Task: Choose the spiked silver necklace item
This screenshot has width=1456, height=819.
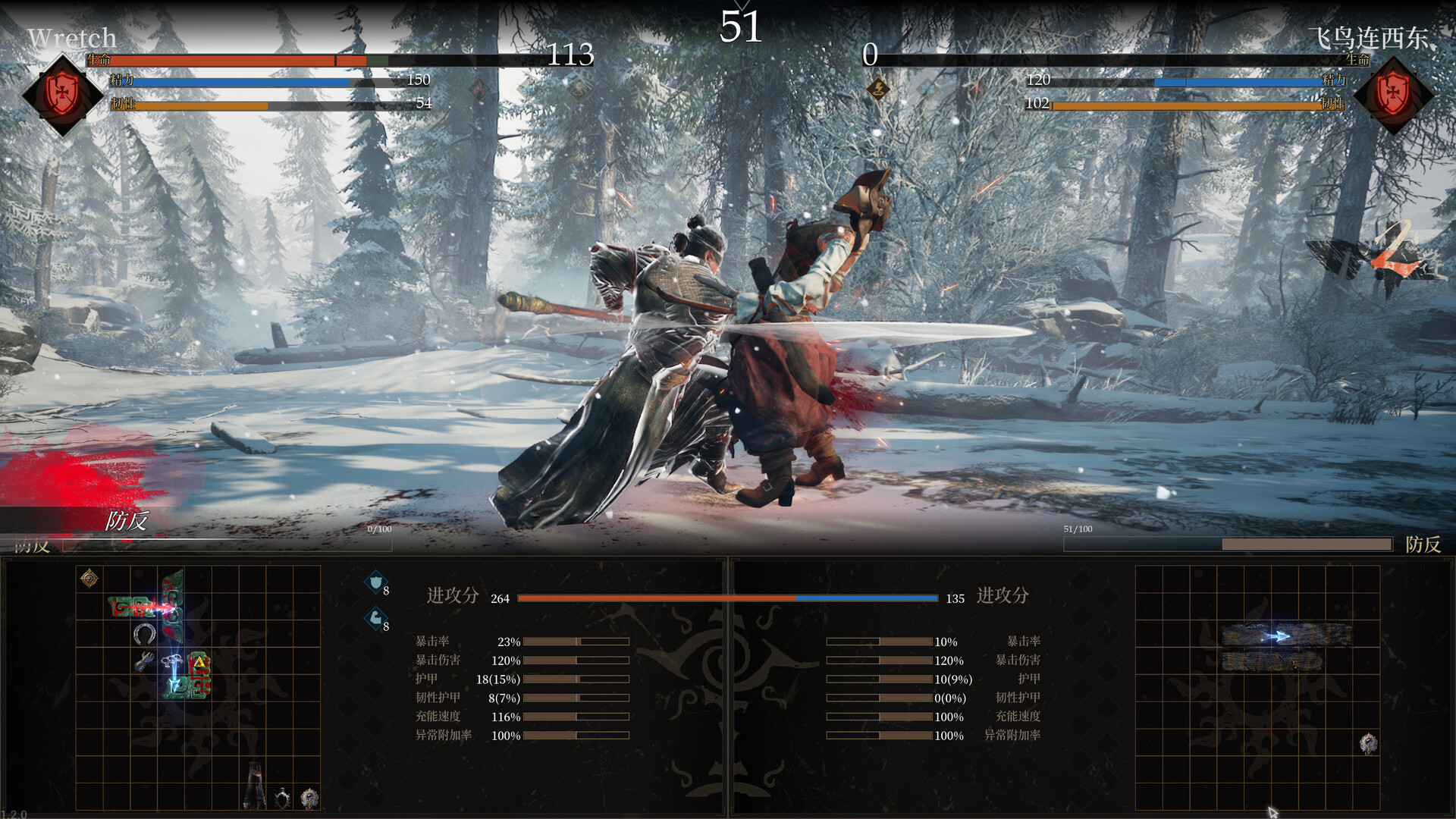Action: [282, 797]
